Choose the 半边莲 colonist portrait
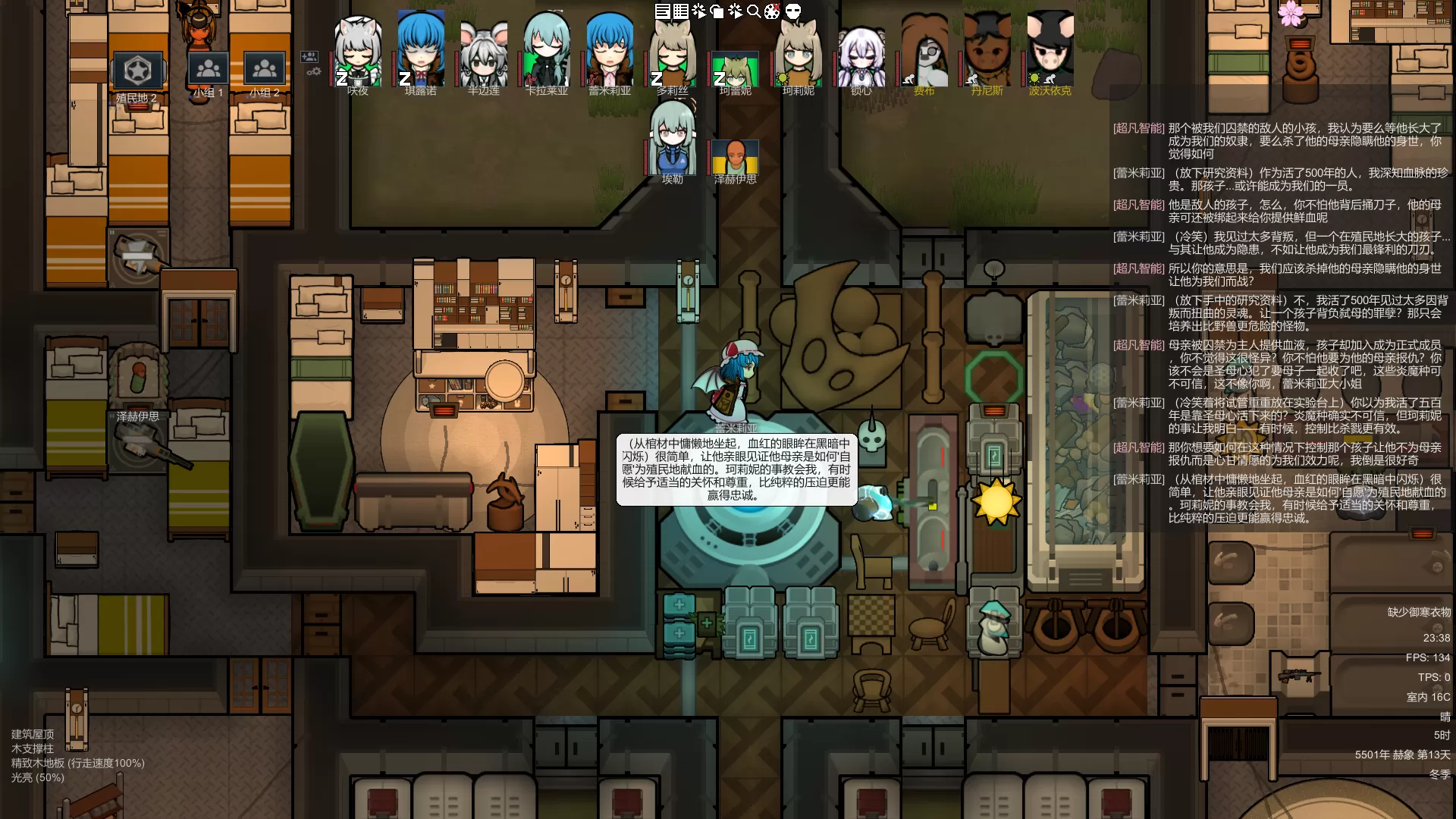The height and width of the screenshot is (819, 1456). click(x=484, y=53)
